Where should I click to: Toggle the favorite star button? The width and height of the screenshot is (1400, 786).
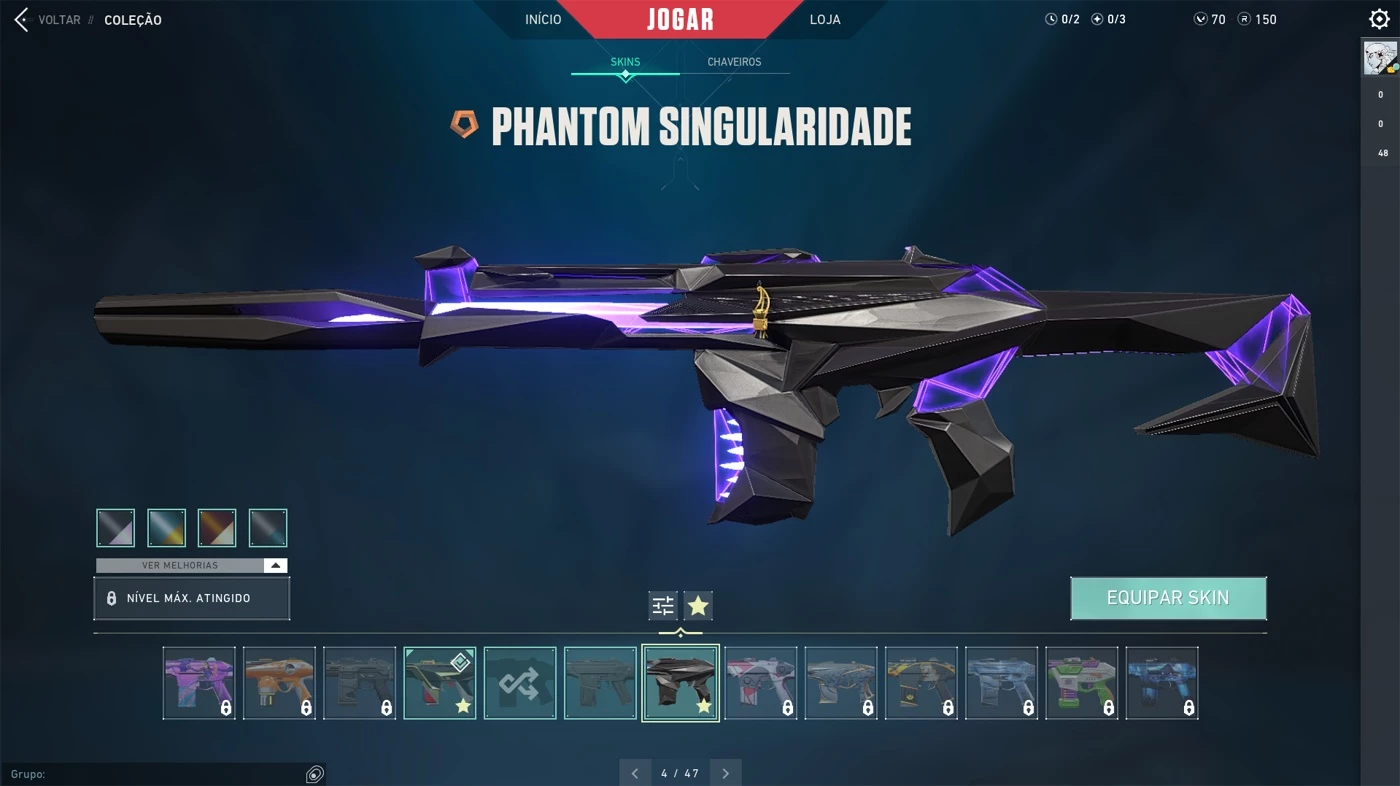click(698, 605)
